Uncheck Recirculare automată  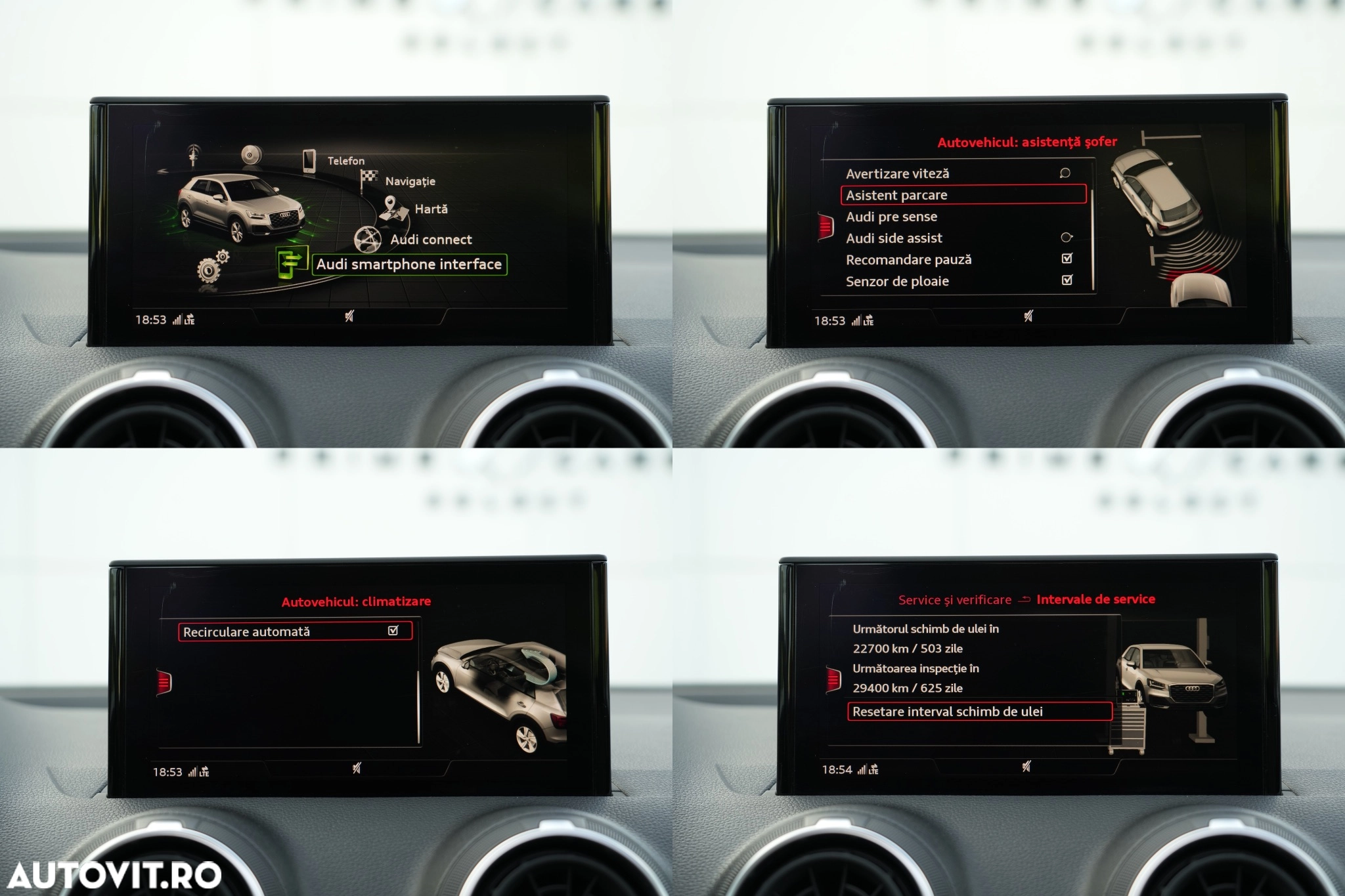click(x=393, y=631)
